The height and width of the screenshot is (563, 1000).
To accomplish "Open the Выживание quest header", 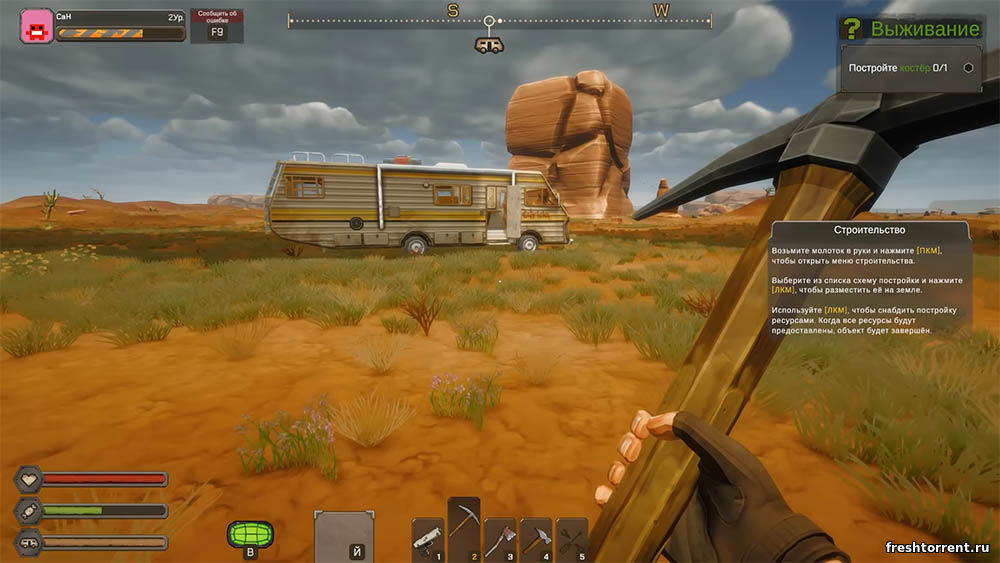I will pos(911,28).
